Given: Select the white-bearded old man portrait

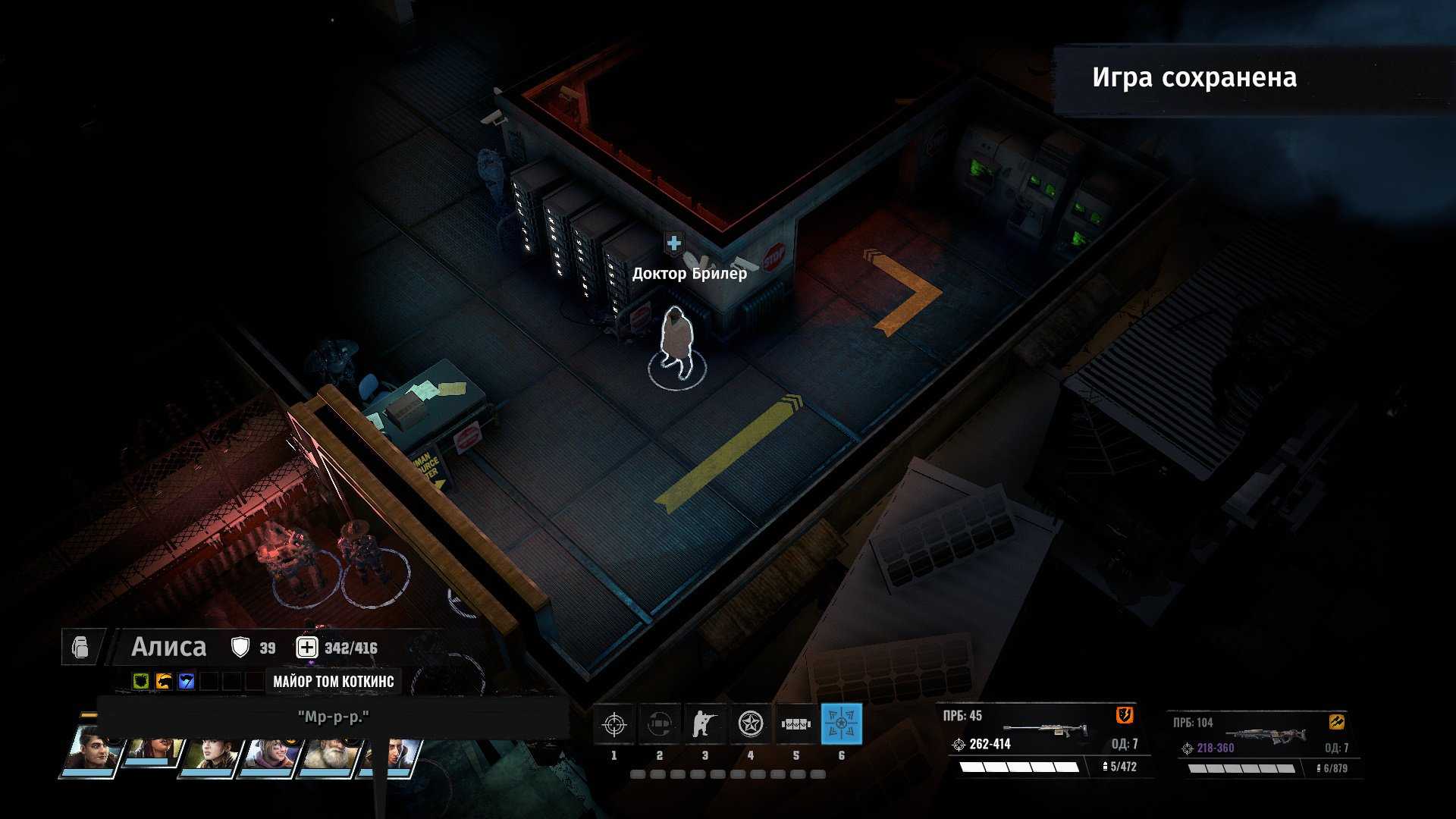Looking at the screenshot, I should point(328,752).
